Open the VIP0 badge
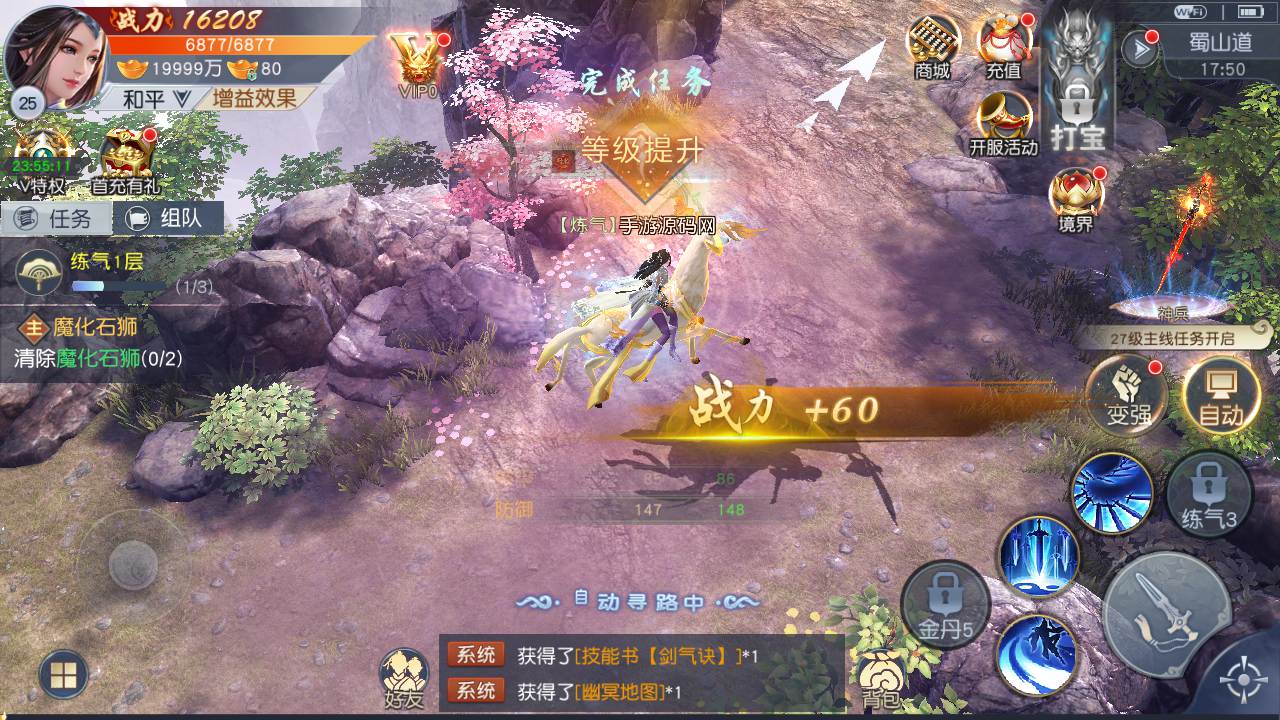The image size is (1280, 720). (417, 62)
